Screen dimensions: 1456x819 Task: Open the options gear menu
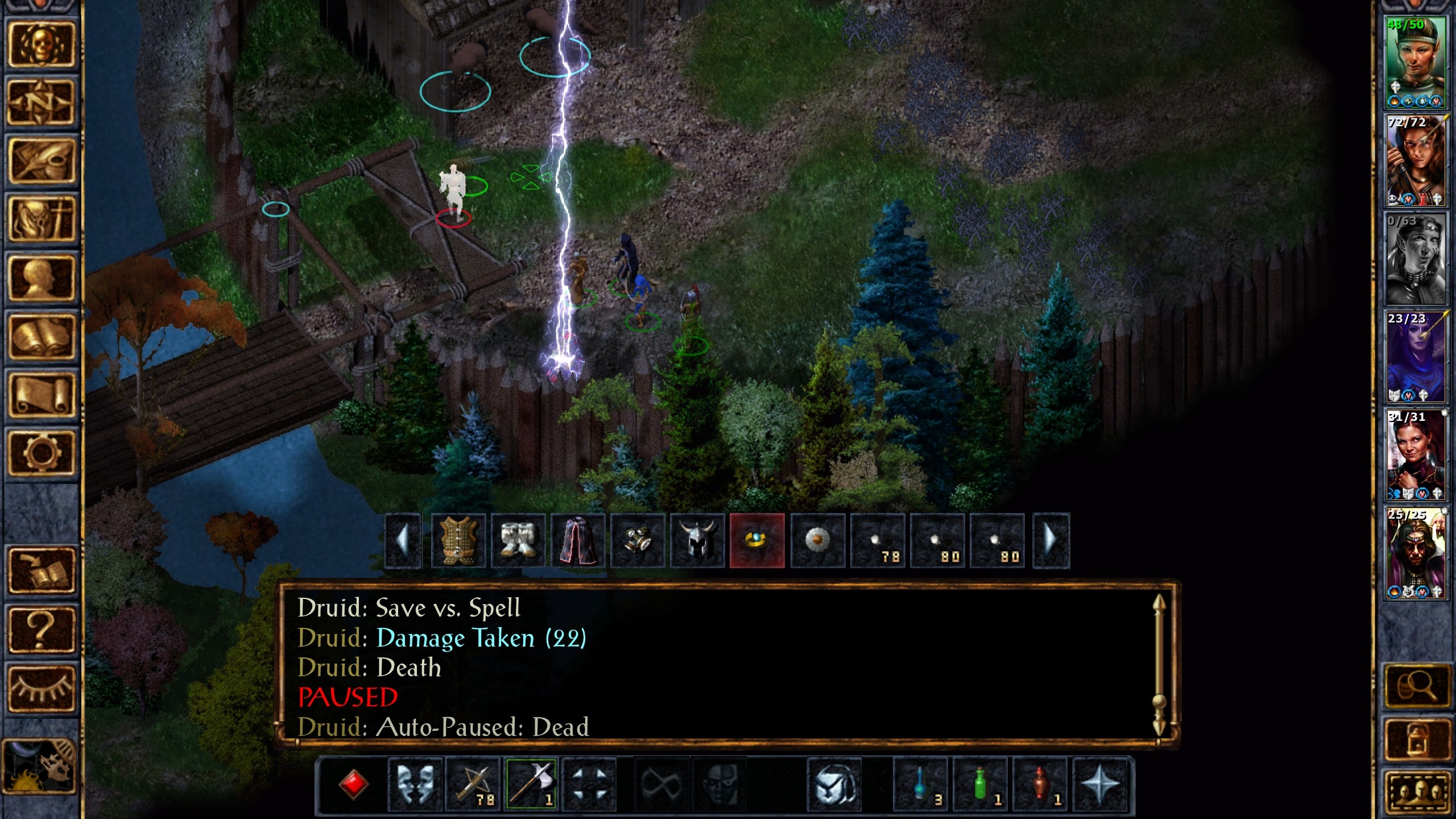40,453
